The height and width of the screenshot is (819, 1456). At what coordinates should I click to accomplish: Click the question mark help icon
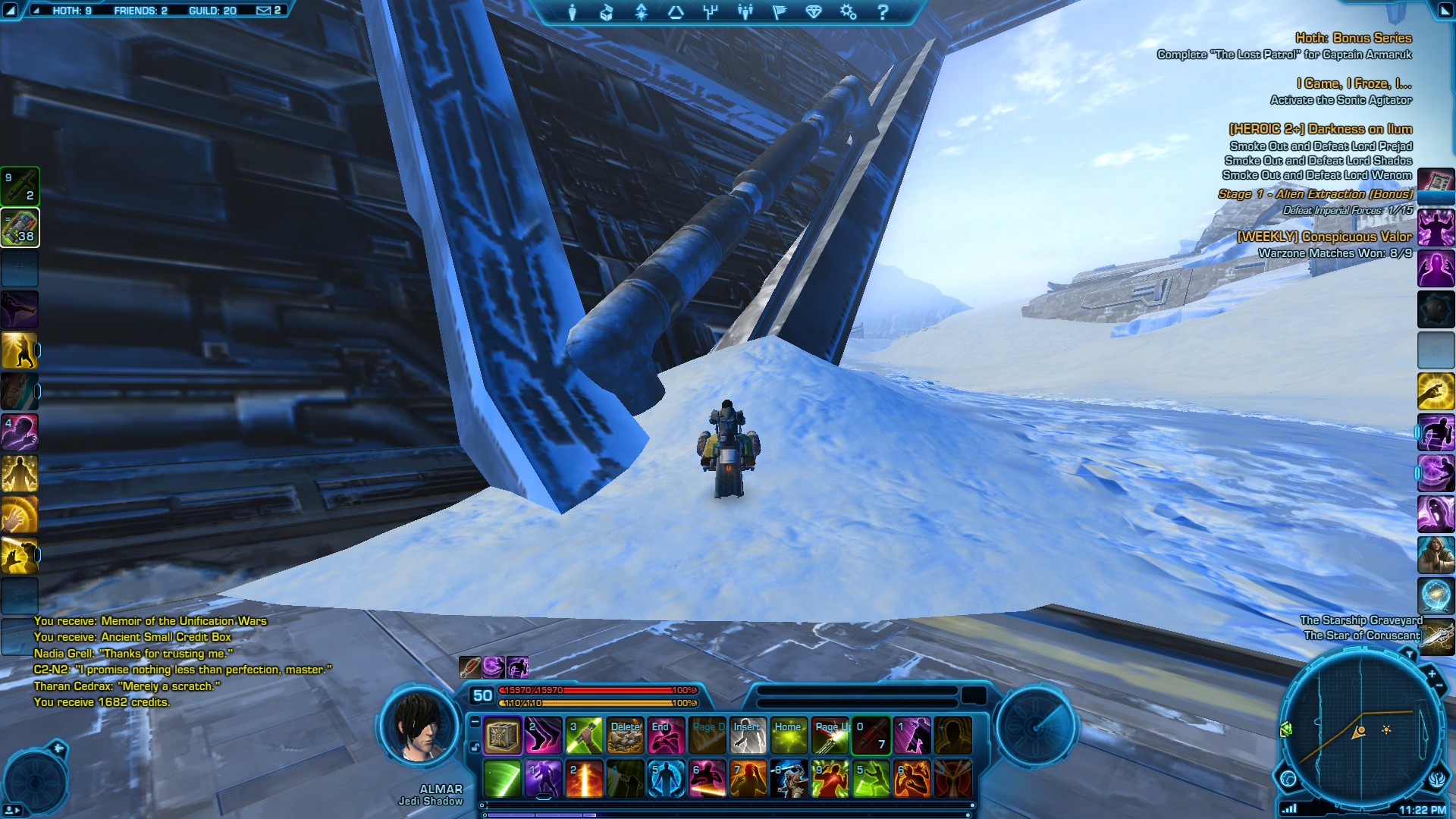pos(882,12)
